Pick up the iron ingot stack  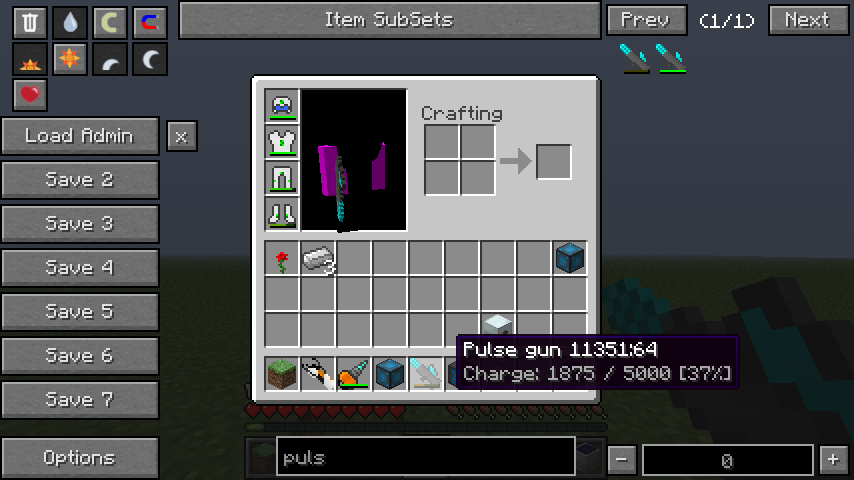pos(318,259)
